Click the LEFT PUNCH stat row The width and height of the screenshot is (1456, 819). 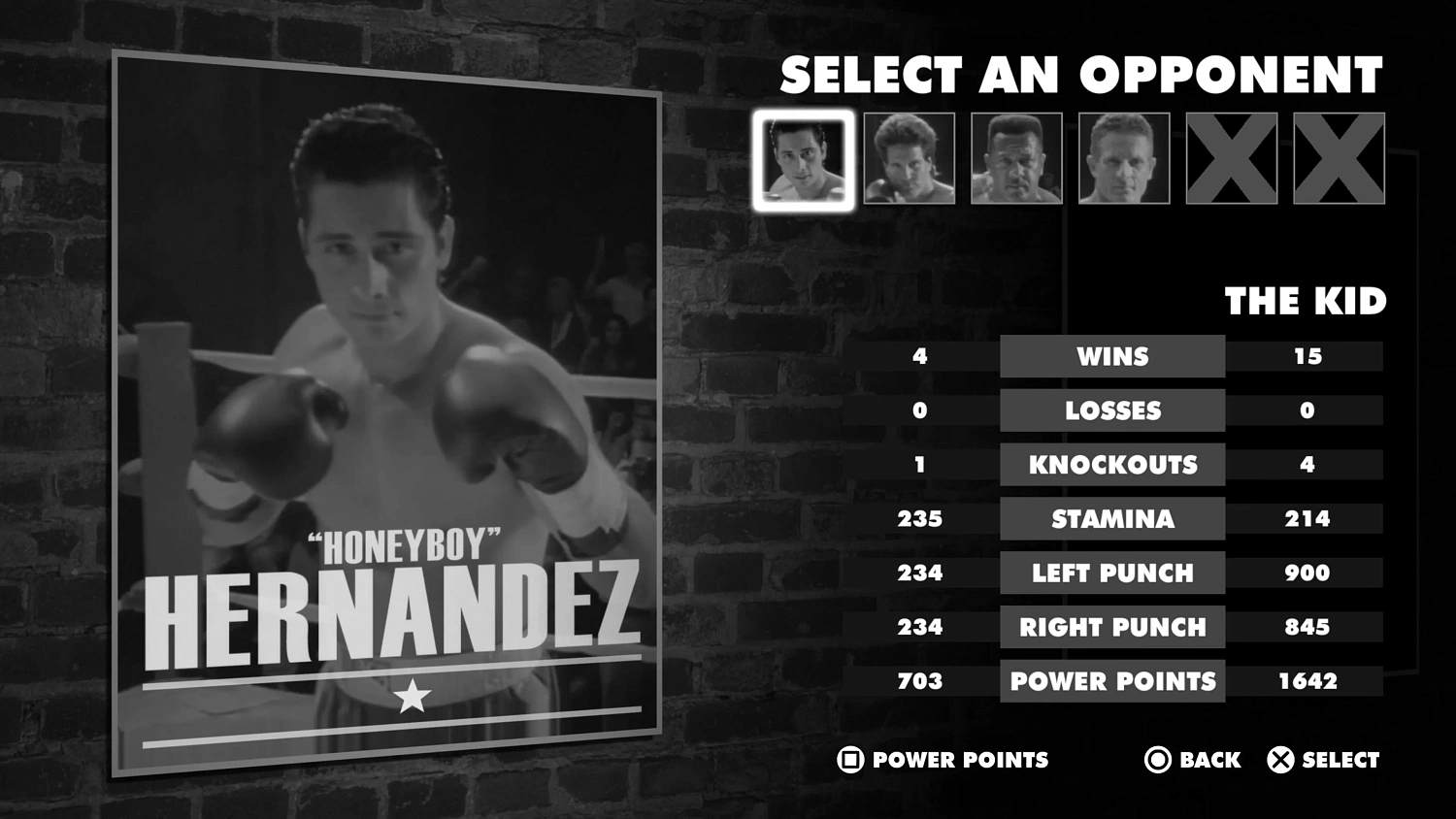pos(1112,573)
